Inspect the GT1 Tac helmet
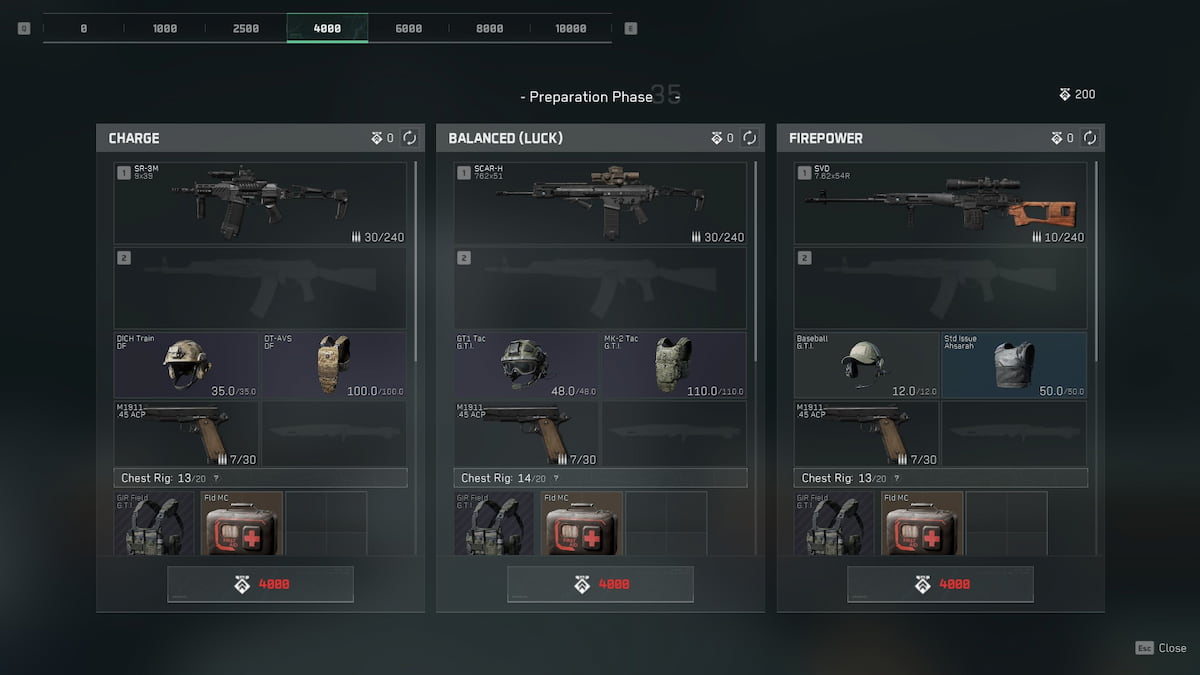Viewport: 1200px width, 675px height. pos(526,365)
